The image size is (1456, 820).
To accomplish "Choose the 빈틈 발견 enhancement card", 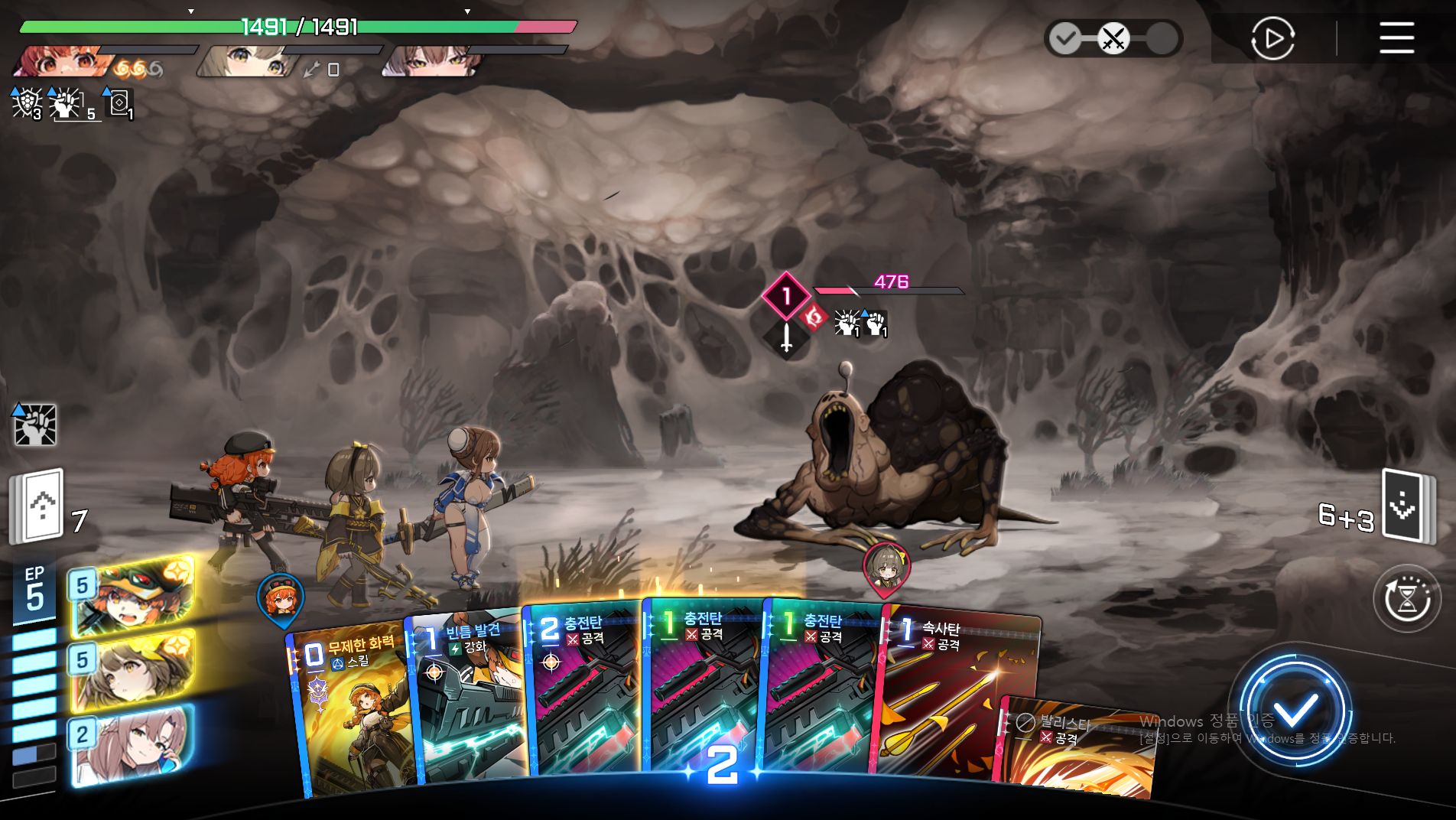I will [468, 696].
